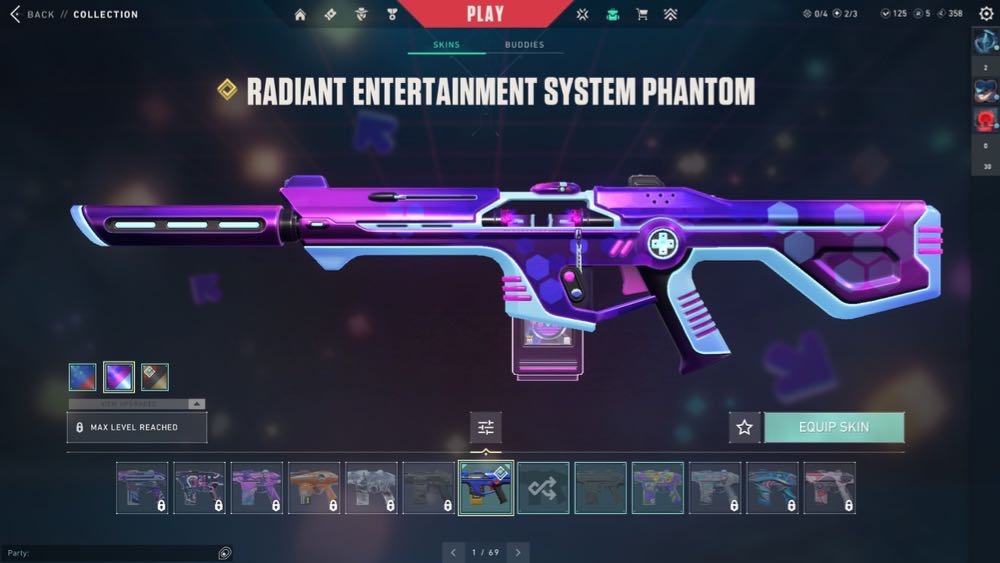Click the Equip Skin button
This screenshot has width=1000, height=563.
834,427
